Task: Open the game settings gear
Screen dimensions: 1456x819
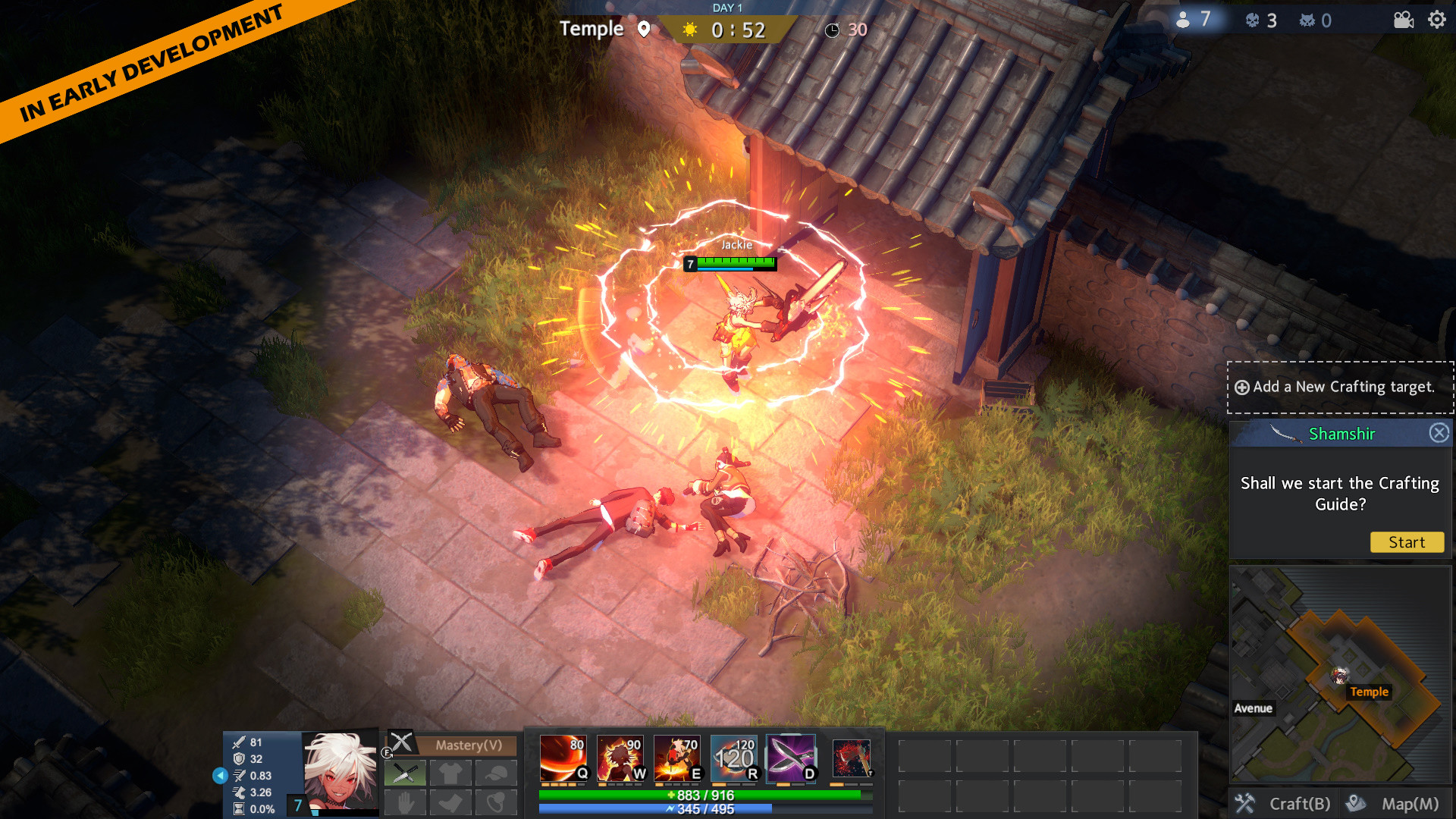Action: [1436, 21]
